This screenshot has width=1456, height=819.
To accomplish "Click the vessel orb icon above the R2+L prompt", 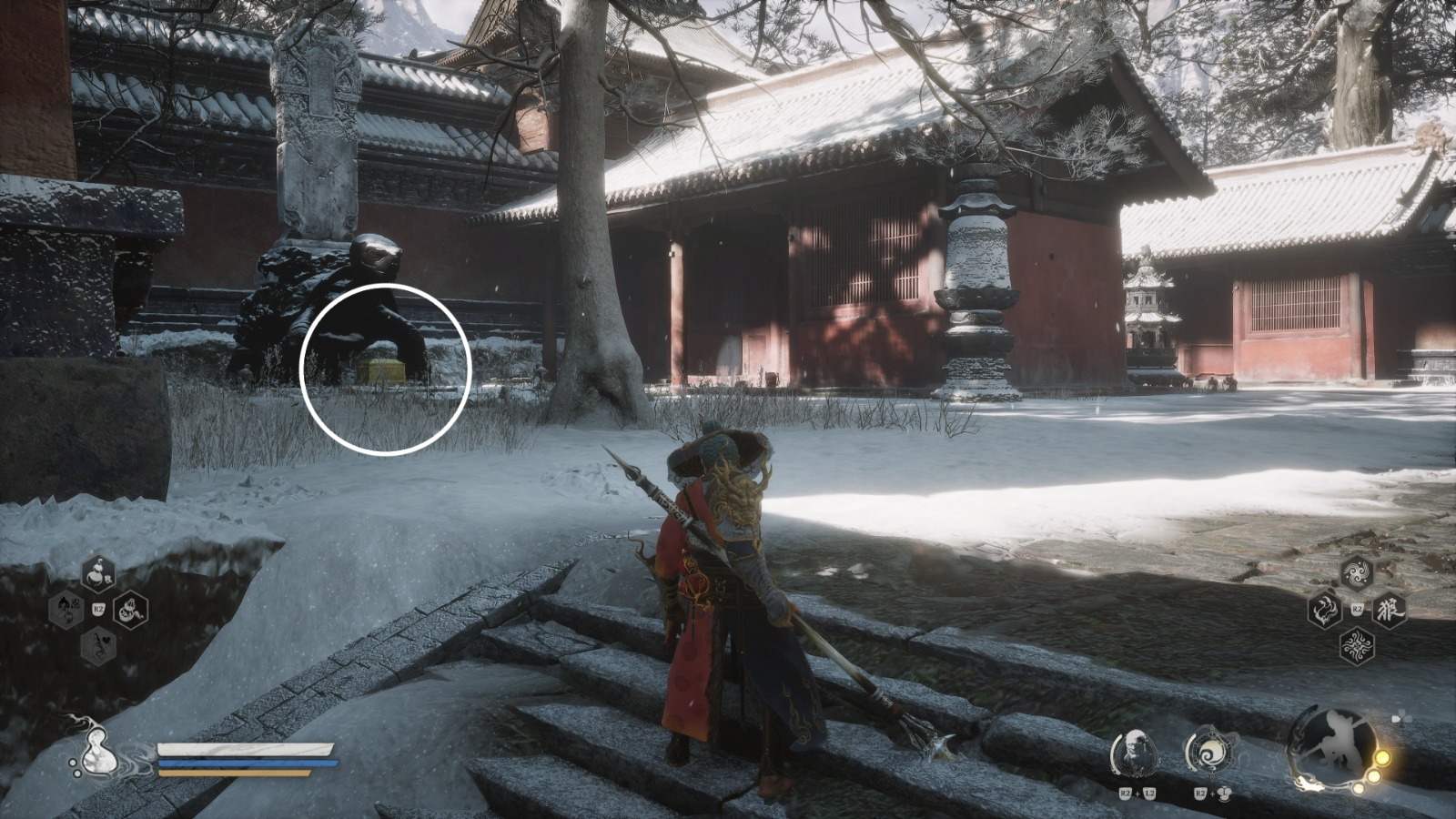I will point(1211,751).
